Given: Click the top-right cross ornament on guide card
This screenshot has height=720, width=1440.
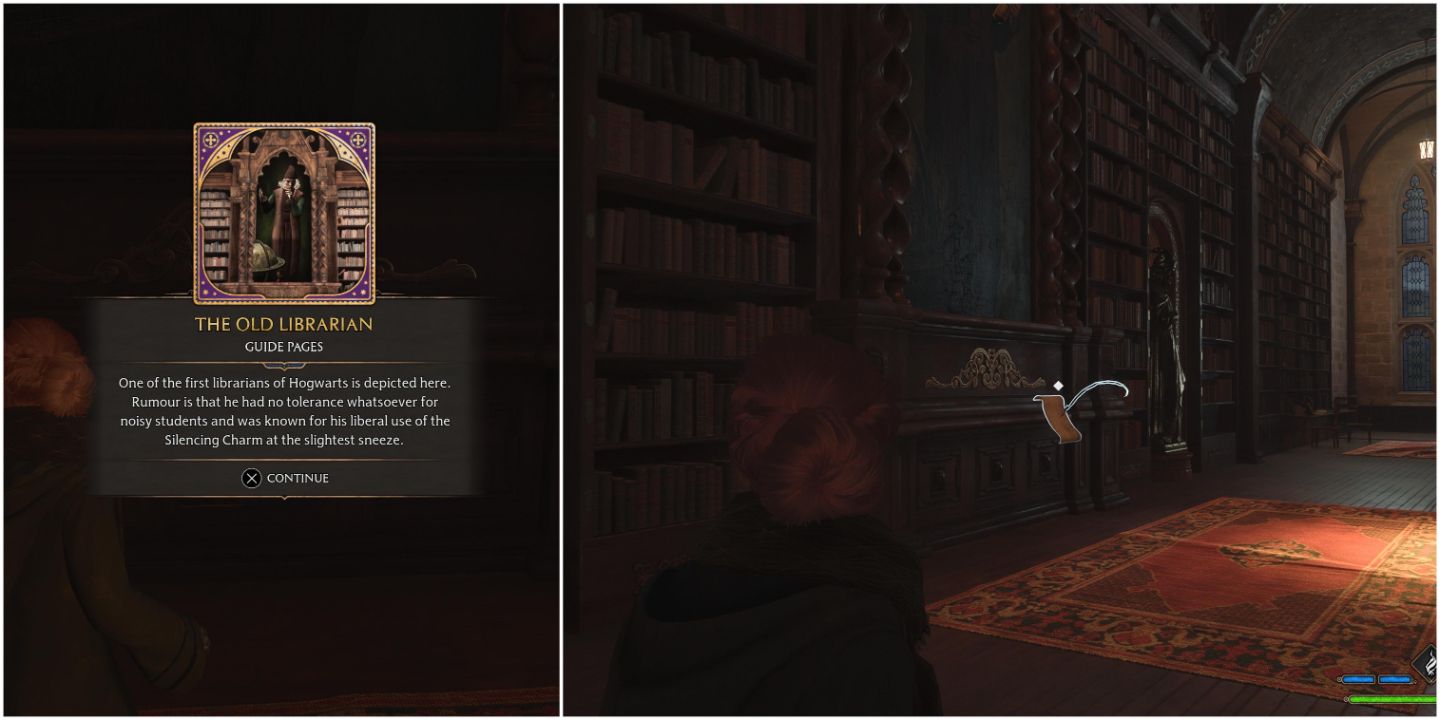Looking at the screenshot, I should pos(358,139).
